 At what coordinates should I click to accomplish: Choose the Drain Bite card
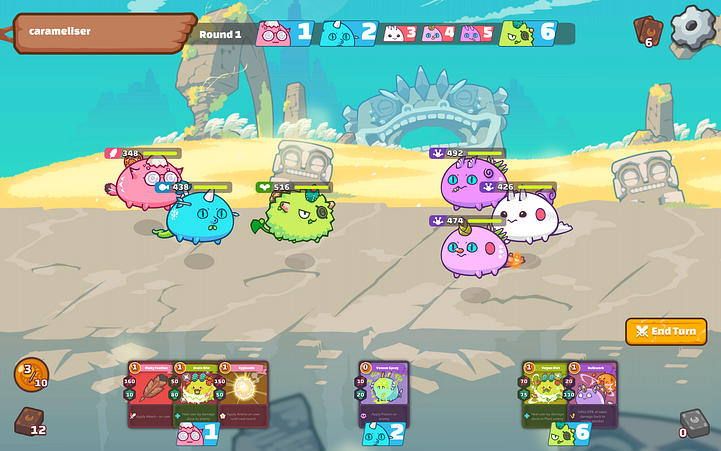click(x=197, y=394)
